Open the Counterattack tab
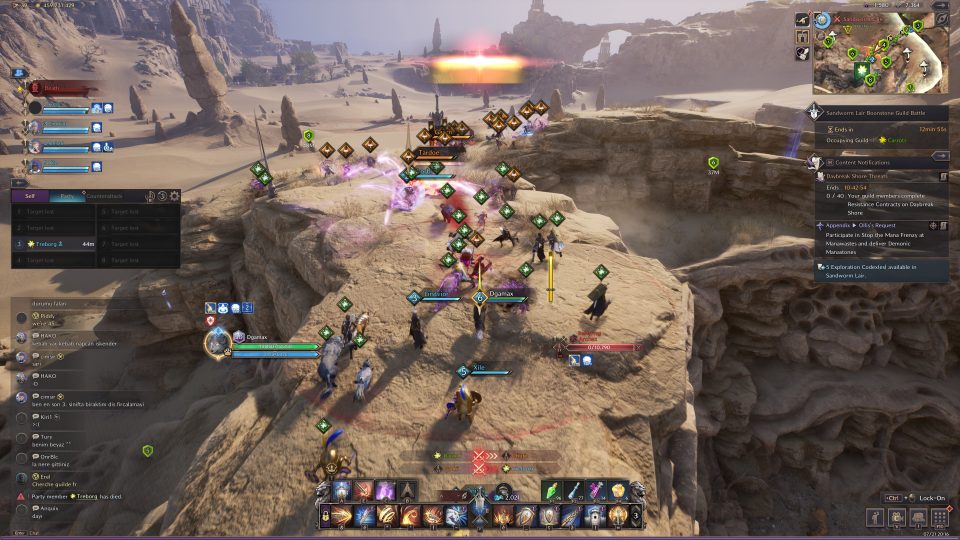The height and width of the screenshot is (540, 960). [x=104, y=196]
